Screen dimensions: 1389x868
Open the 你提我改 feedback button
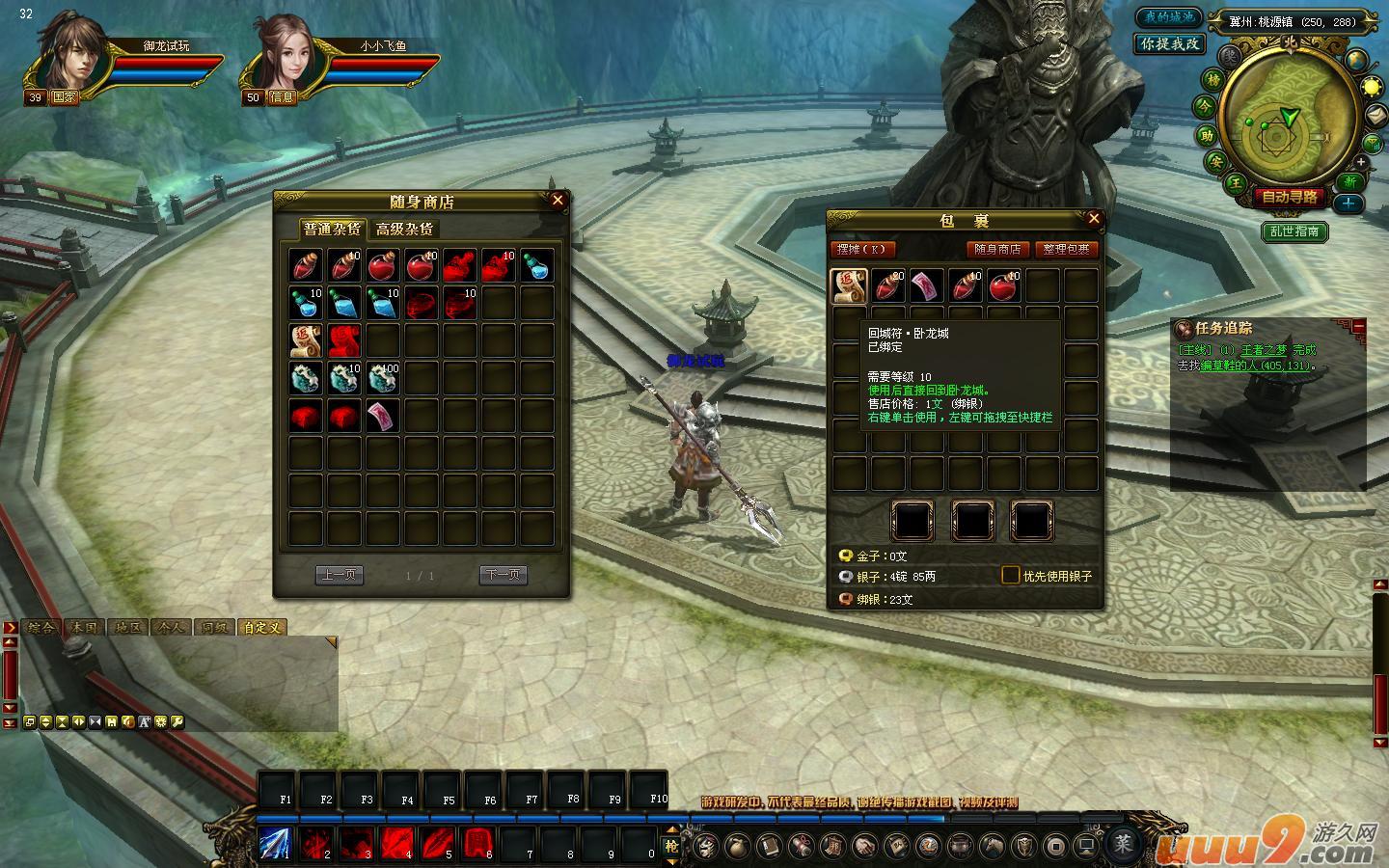(x=1169, y=44)
